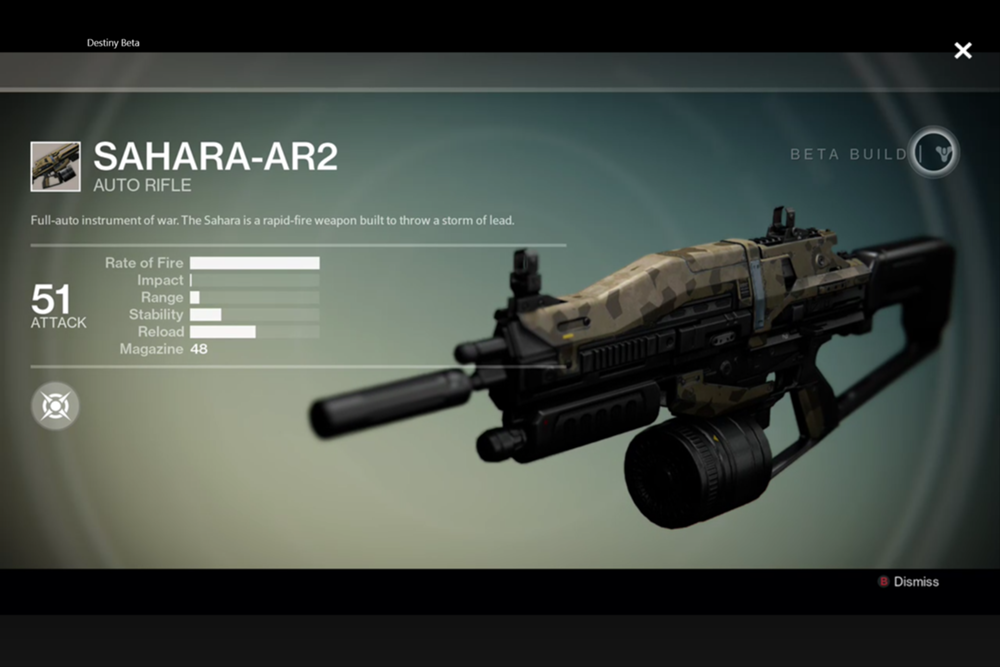Click the Beta Build emblem icon
The image size is (1000, 667).
934,153
